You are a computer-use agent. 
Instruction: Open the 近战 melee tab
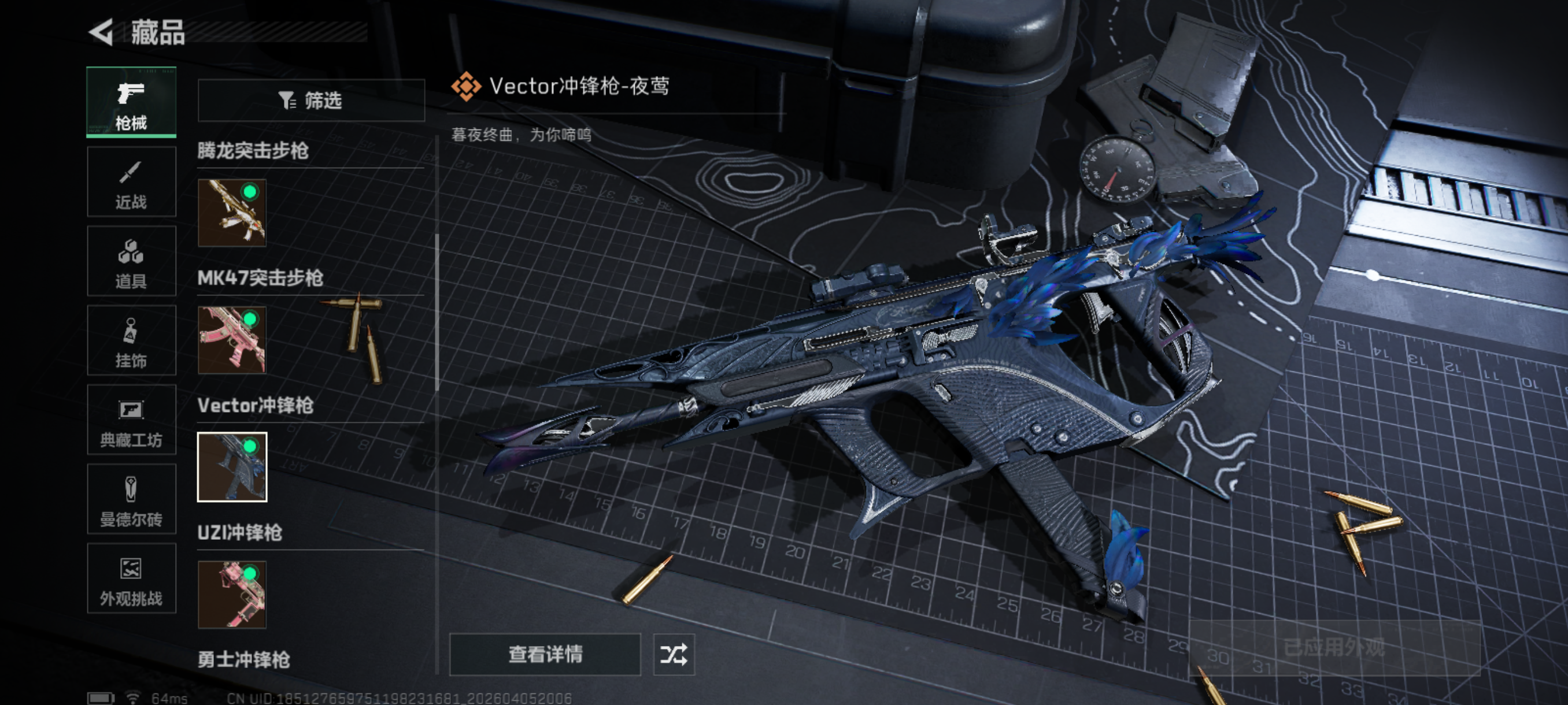tap(131, 181)
